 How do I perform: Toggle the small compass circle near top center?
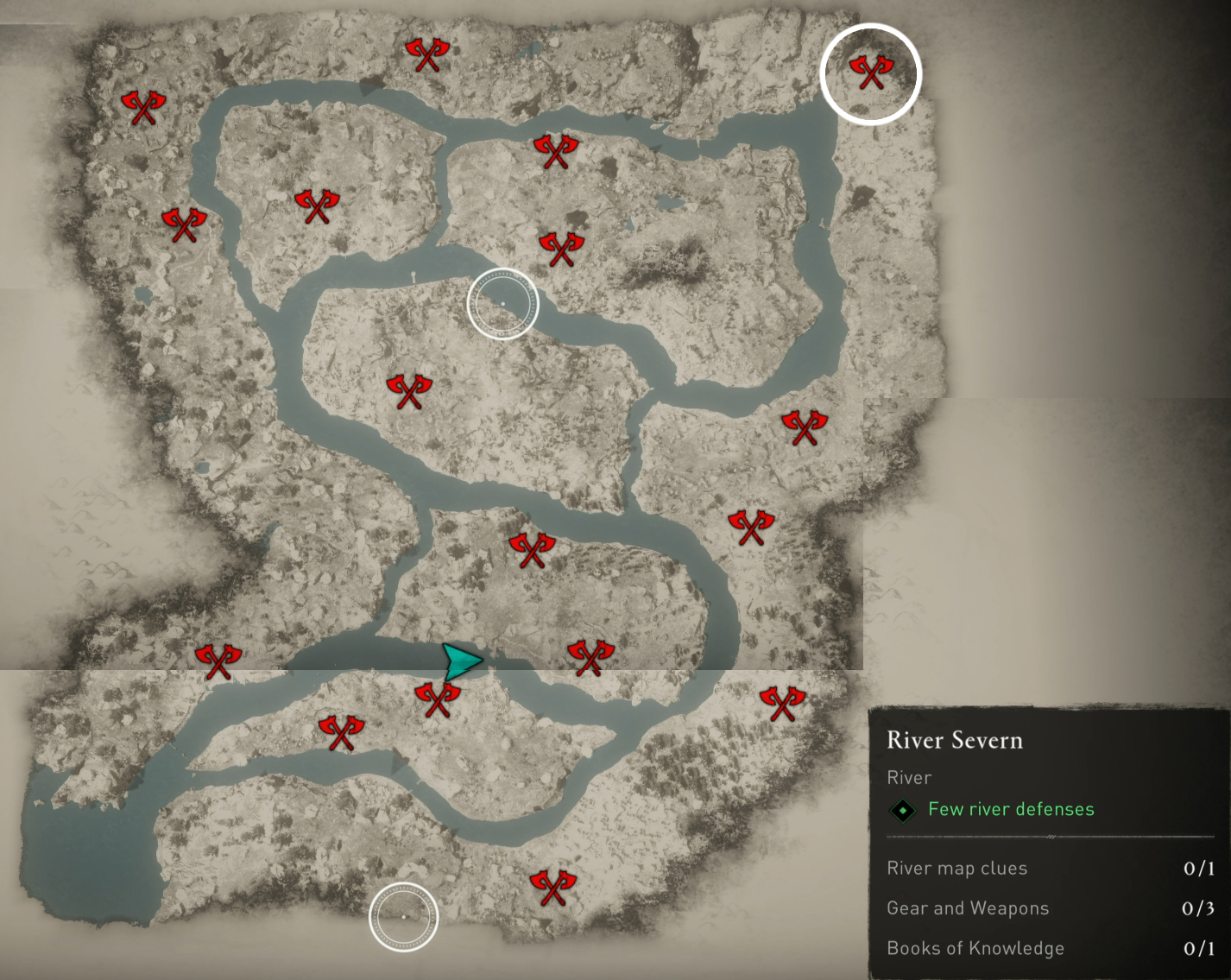[503, 304]
